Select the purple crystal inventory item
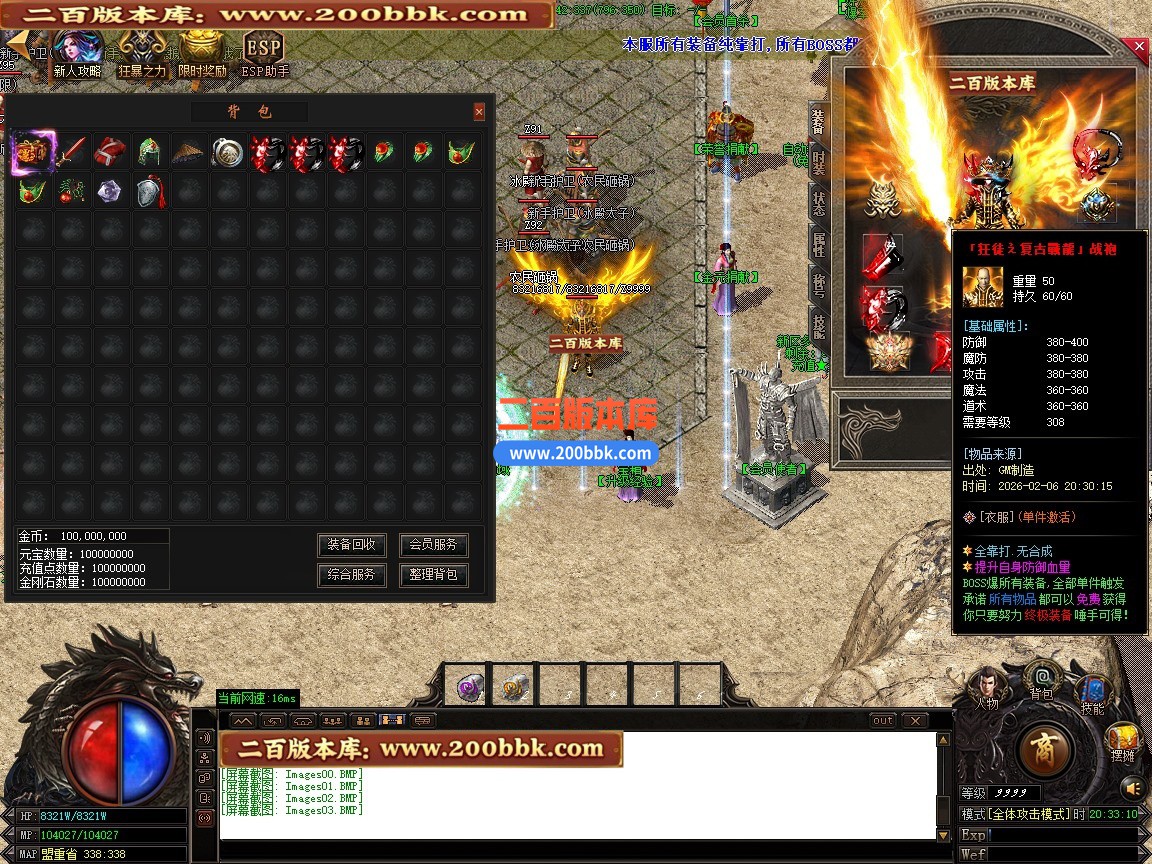The width and height of the screenshot is (1152, 864). coord(109,191)
